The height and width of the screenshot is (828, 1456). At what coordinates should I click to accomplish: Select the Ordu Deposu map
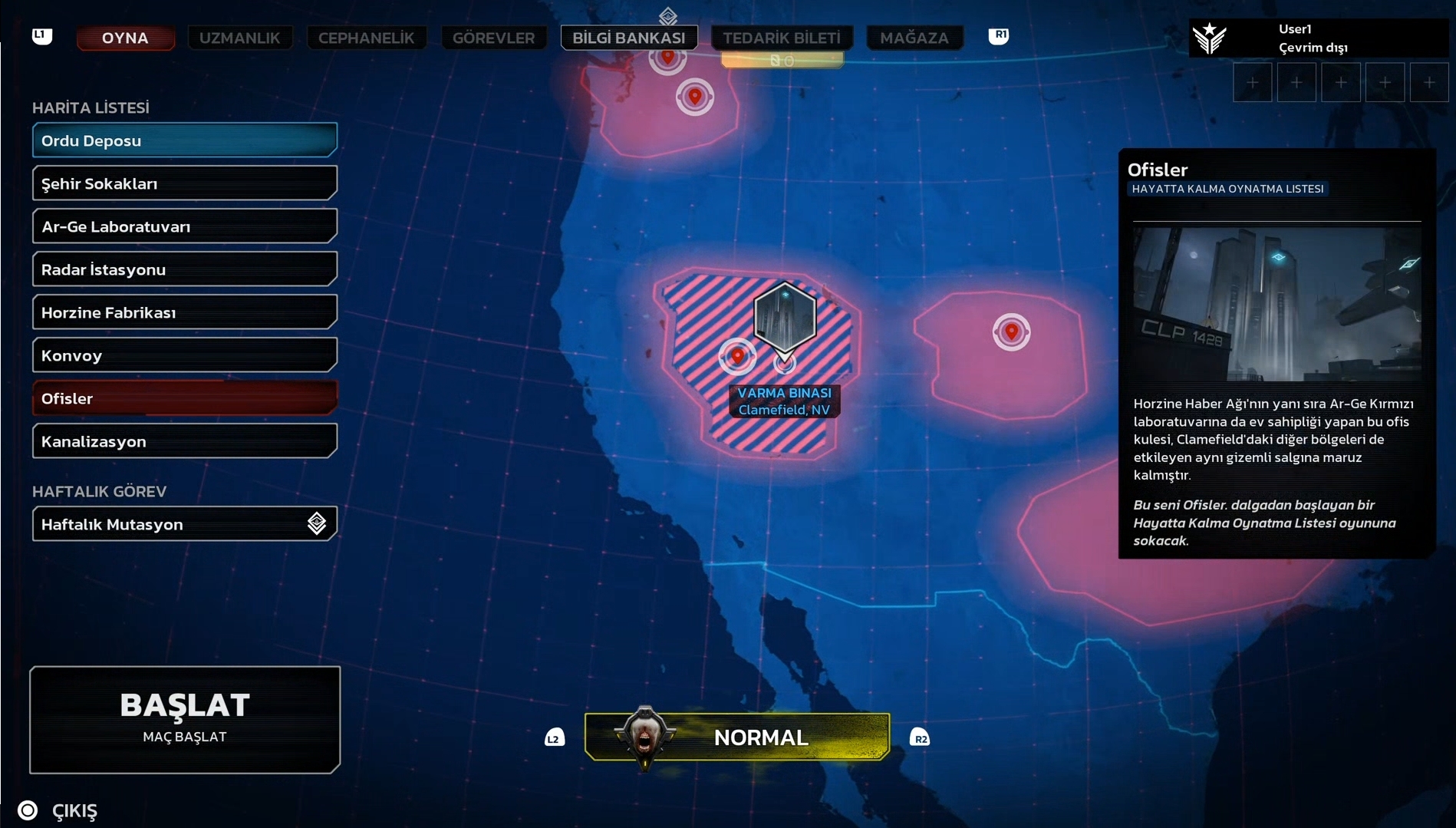coord(184,140)
